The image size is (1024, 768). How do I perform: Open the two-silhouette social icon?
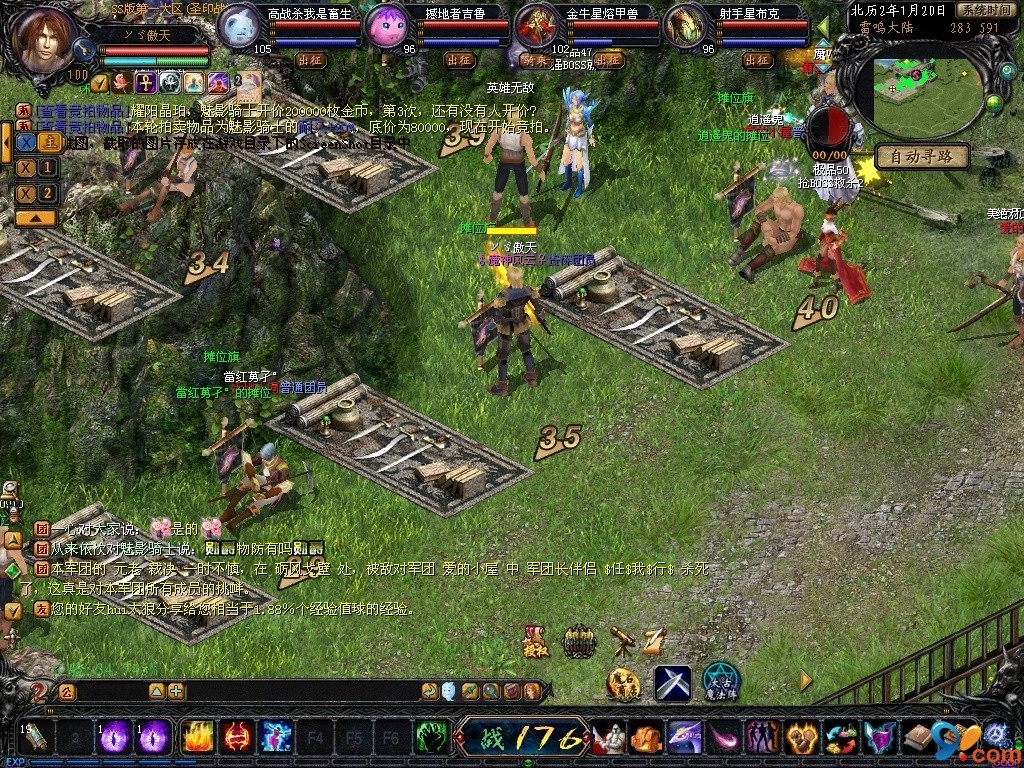pyautogui.click(x=764, y=738)
